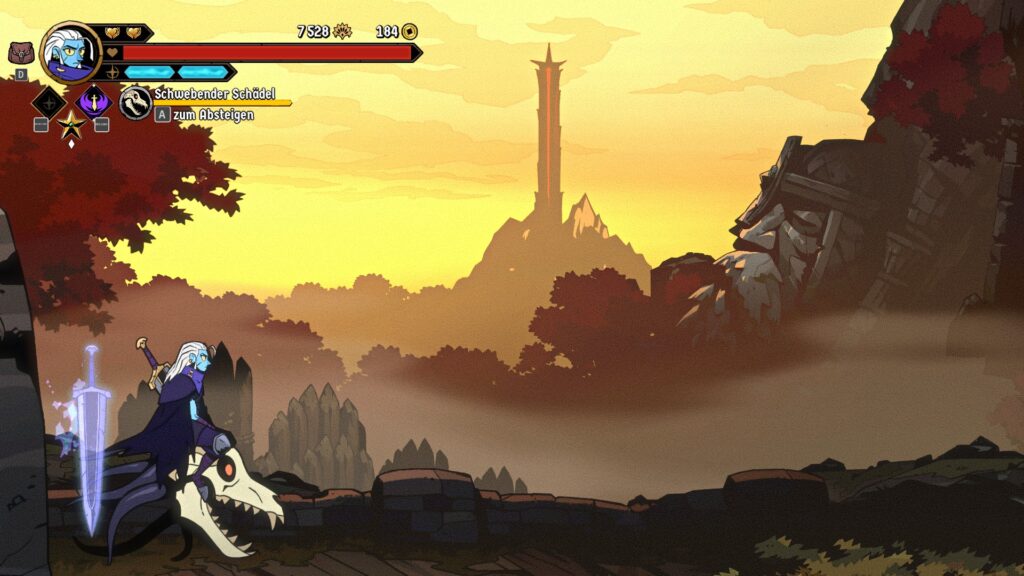Choose the dark compass-cross ability slot
The height and width of the screenshot is (576, 1024).
point(48,101)
